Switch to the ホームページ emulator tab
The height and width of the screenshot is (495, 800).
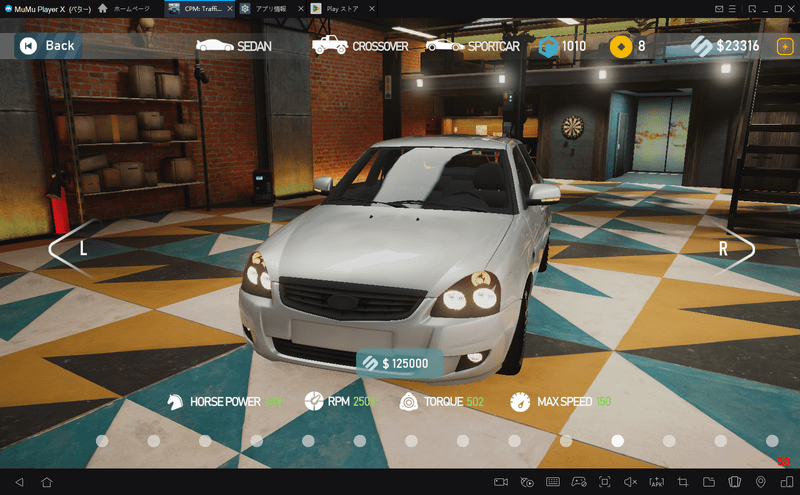tap(125, 9)
